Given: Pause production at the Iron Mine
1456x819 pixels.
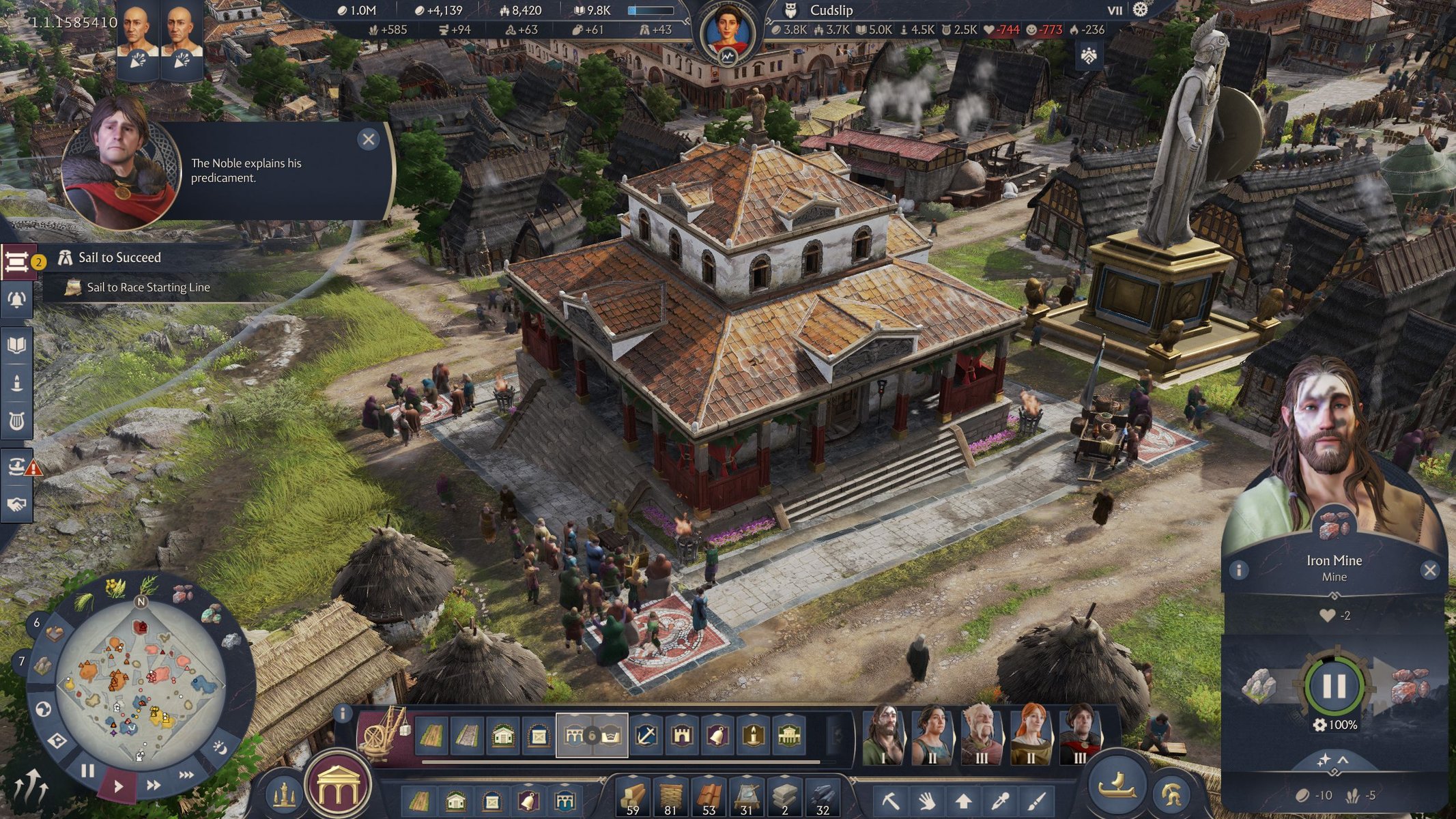Looking at the screenshot, I should pyautogui.click(x=1334, y=686).
